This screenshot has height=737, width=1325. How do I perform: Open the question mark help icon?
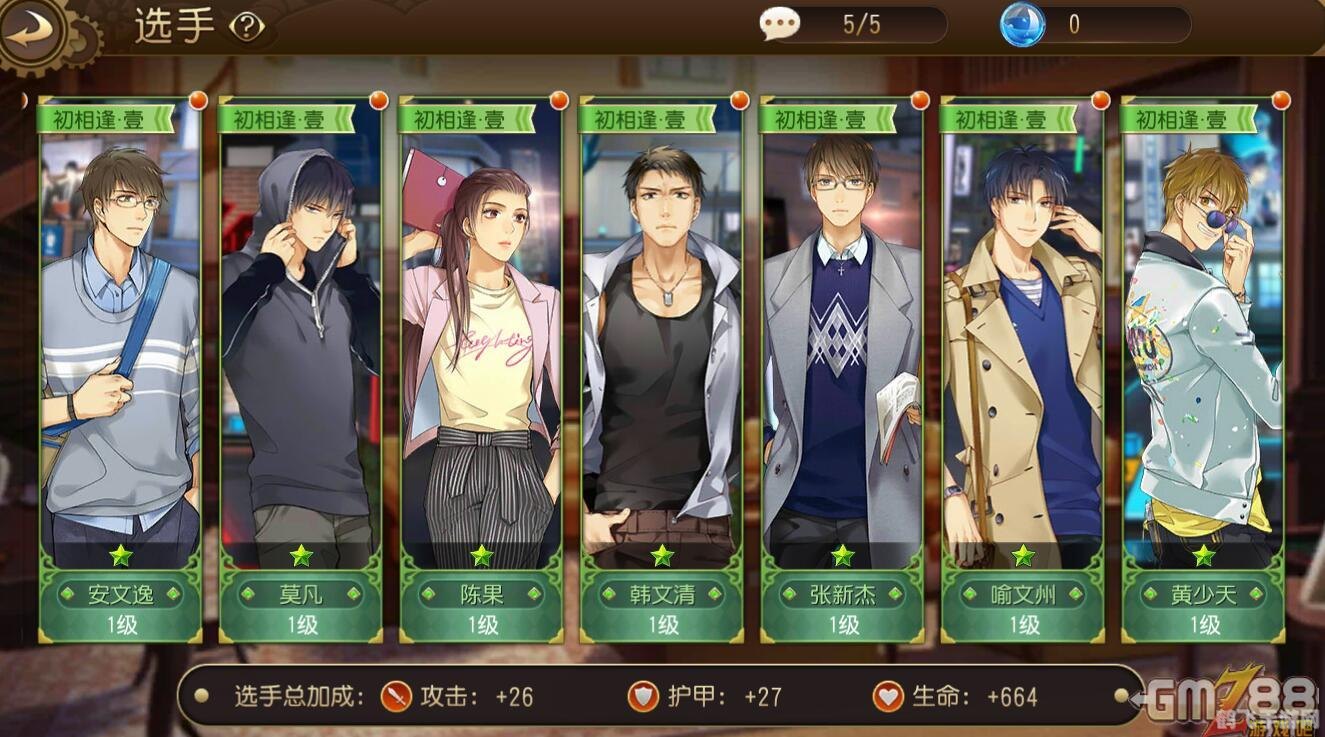[x=246, y=27]
